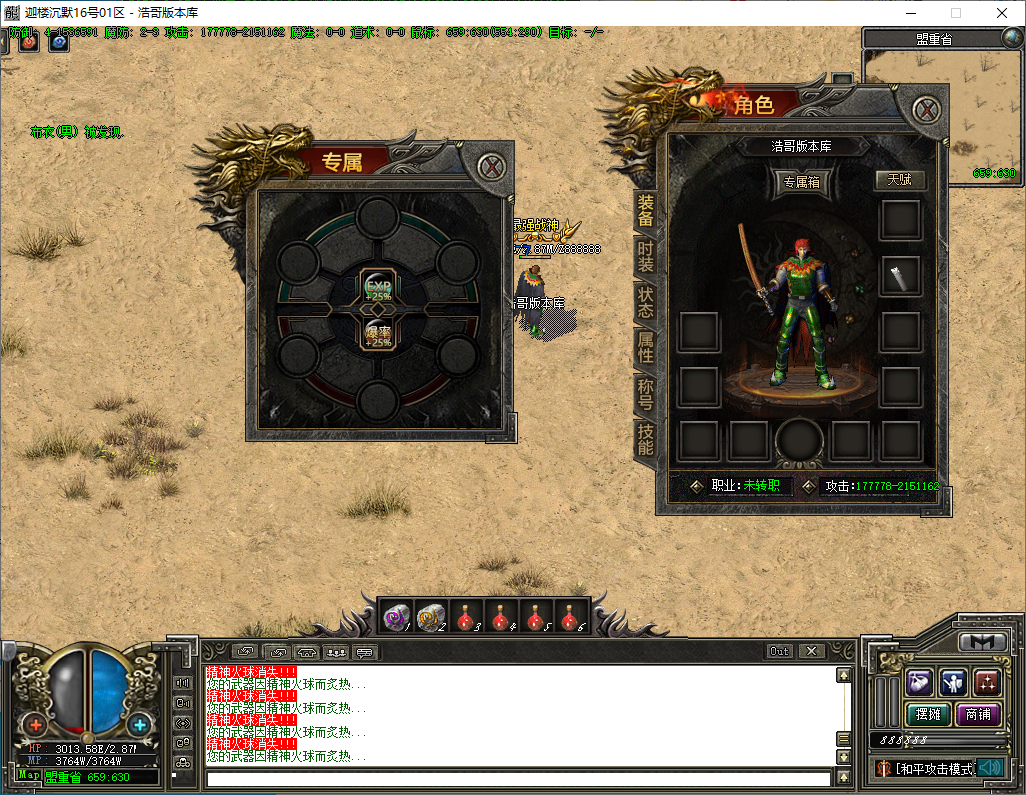Select the equipped white candle item slot
This screenshot has width=1026, height=795.
coord(899,275)
